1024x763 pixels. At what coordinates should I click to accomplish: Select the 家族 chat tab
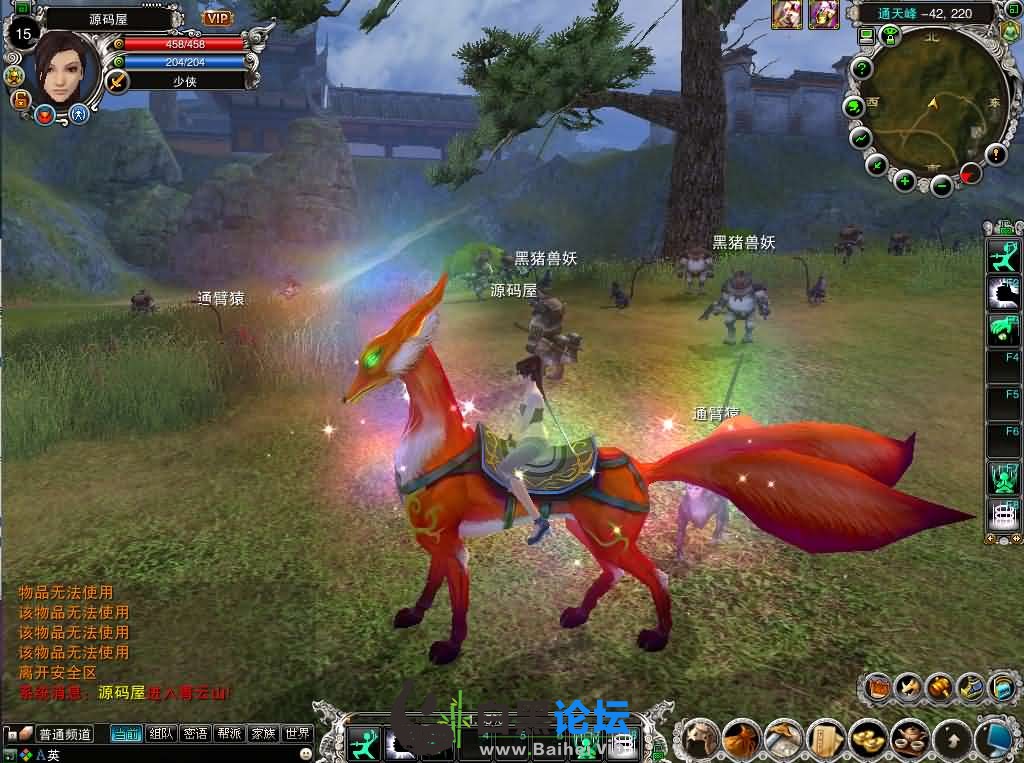pyautogui.click(x=263, y=734)
